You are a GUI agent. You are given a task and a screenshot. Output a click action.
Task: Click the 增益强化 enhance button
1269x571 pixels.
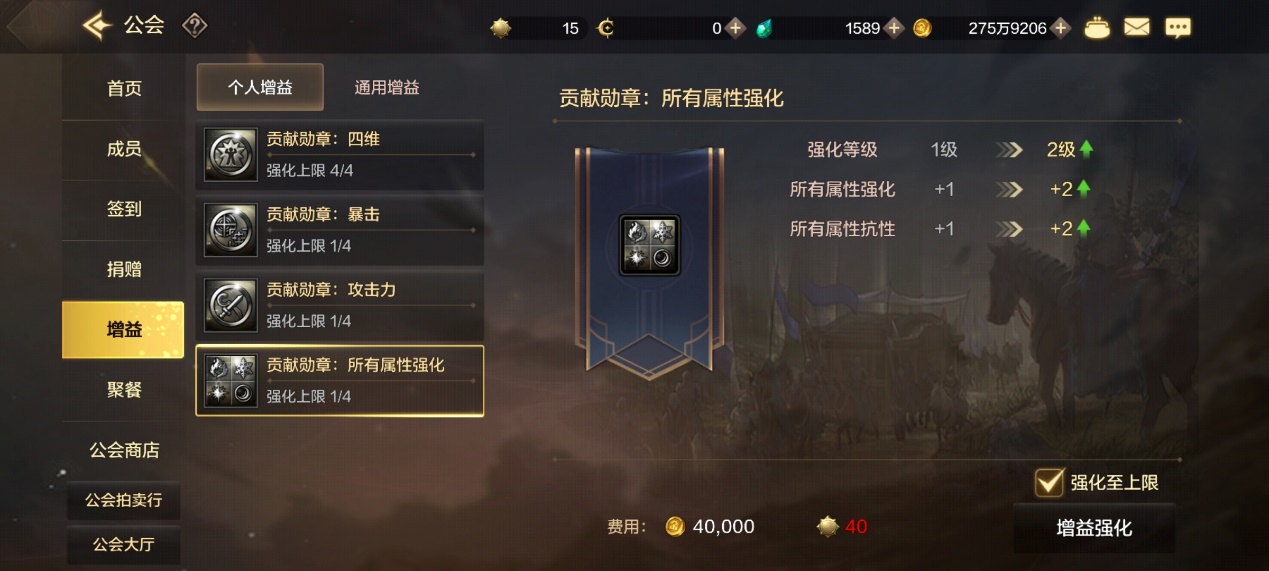pyautogui.click(x=1094, y=528)
